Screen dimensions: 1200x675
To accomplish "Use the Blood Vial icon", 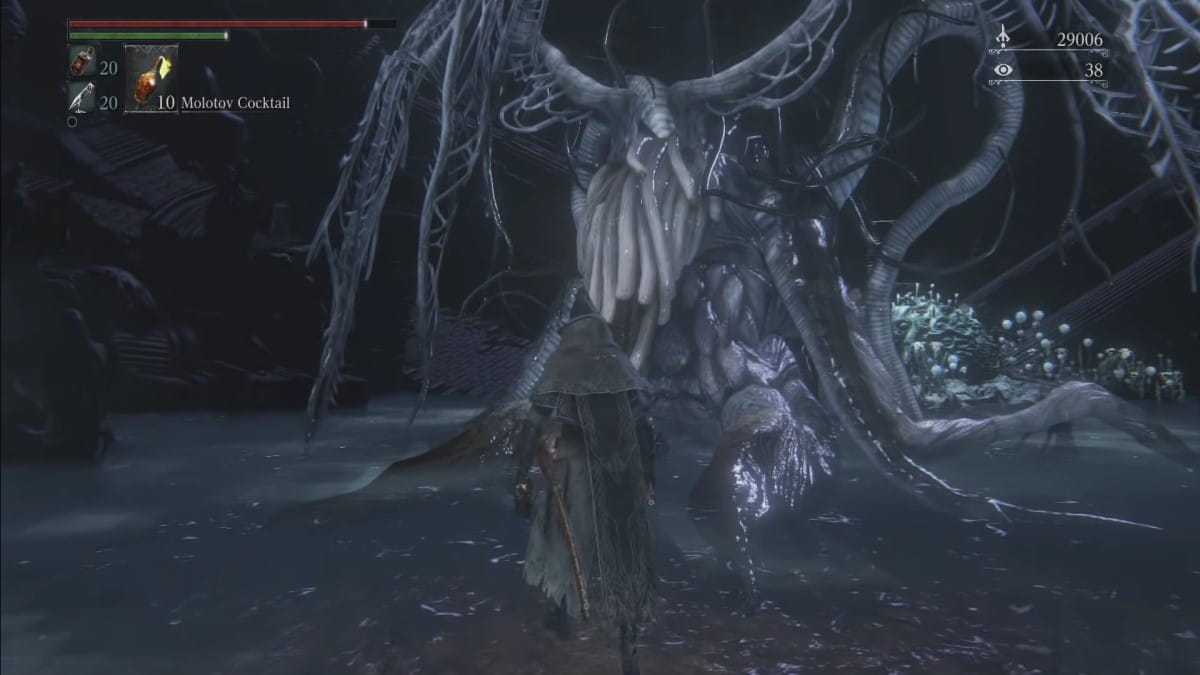I will click(80, 64).
